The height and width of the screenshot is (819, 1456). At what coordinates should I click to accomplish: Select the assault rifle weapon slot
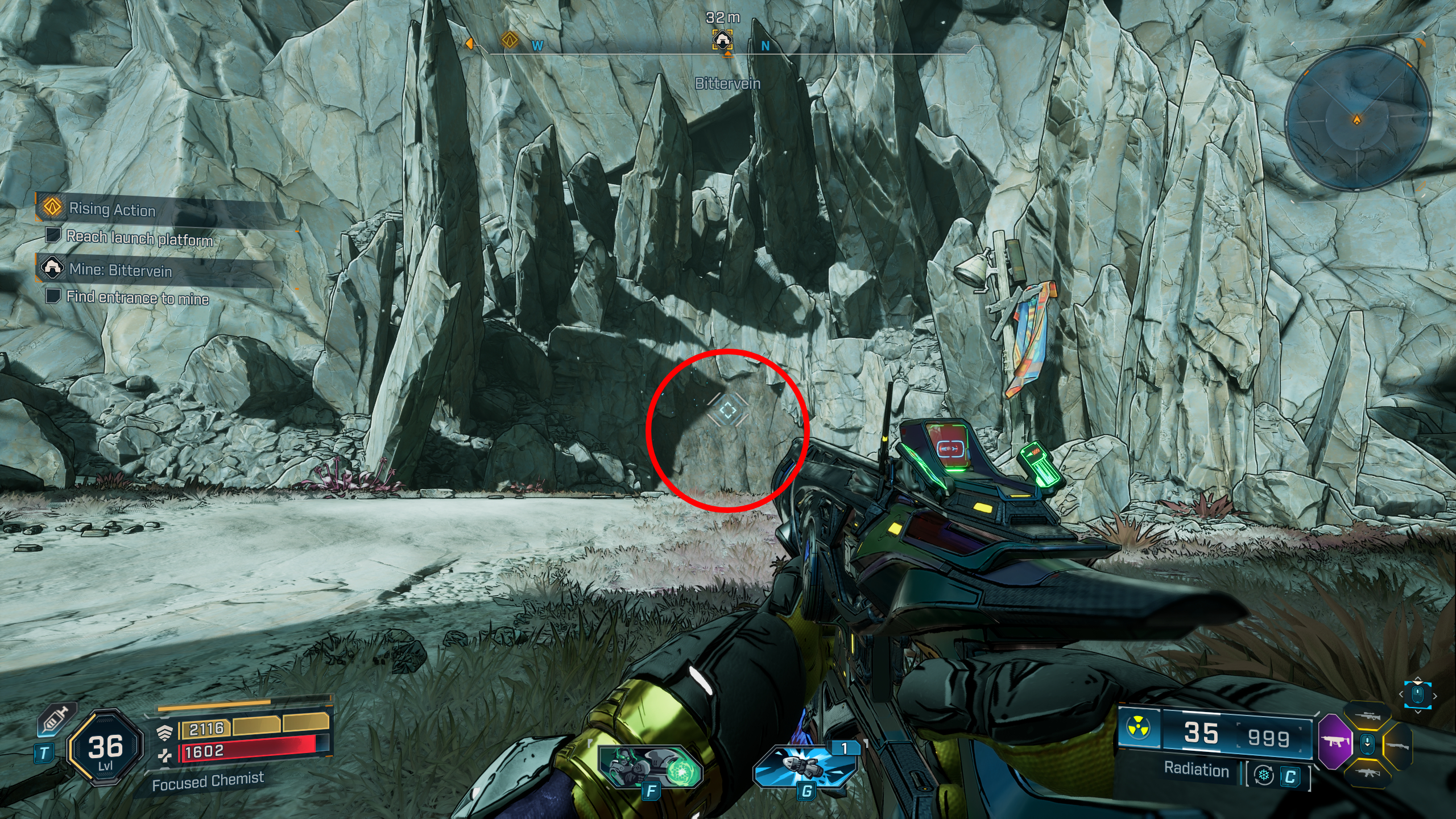coord(1368,773)
